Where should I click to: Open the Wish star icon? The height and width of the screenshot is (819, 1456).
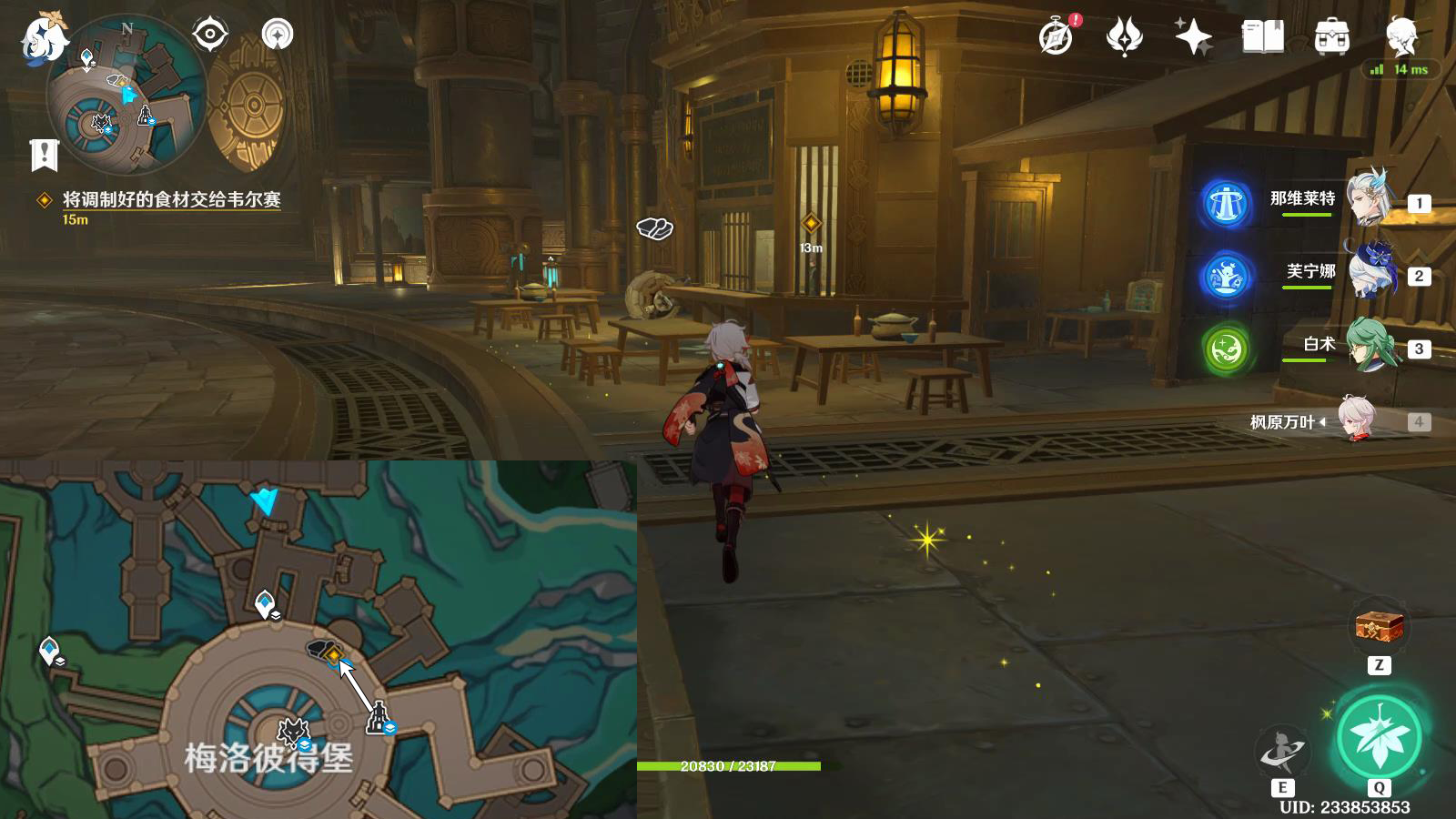tap(1193, 36)
